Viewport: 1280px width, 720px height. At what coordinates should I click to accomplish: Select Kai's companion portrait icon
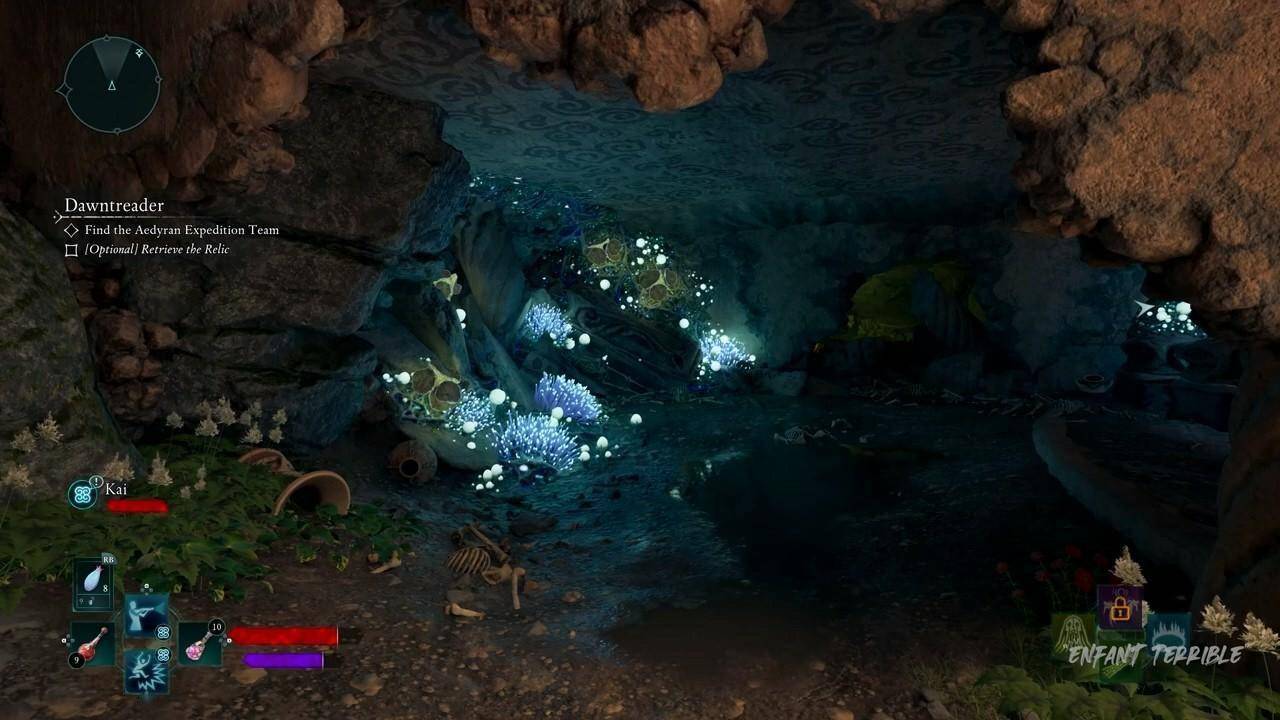pyautogui.click(x=82, y=493)
